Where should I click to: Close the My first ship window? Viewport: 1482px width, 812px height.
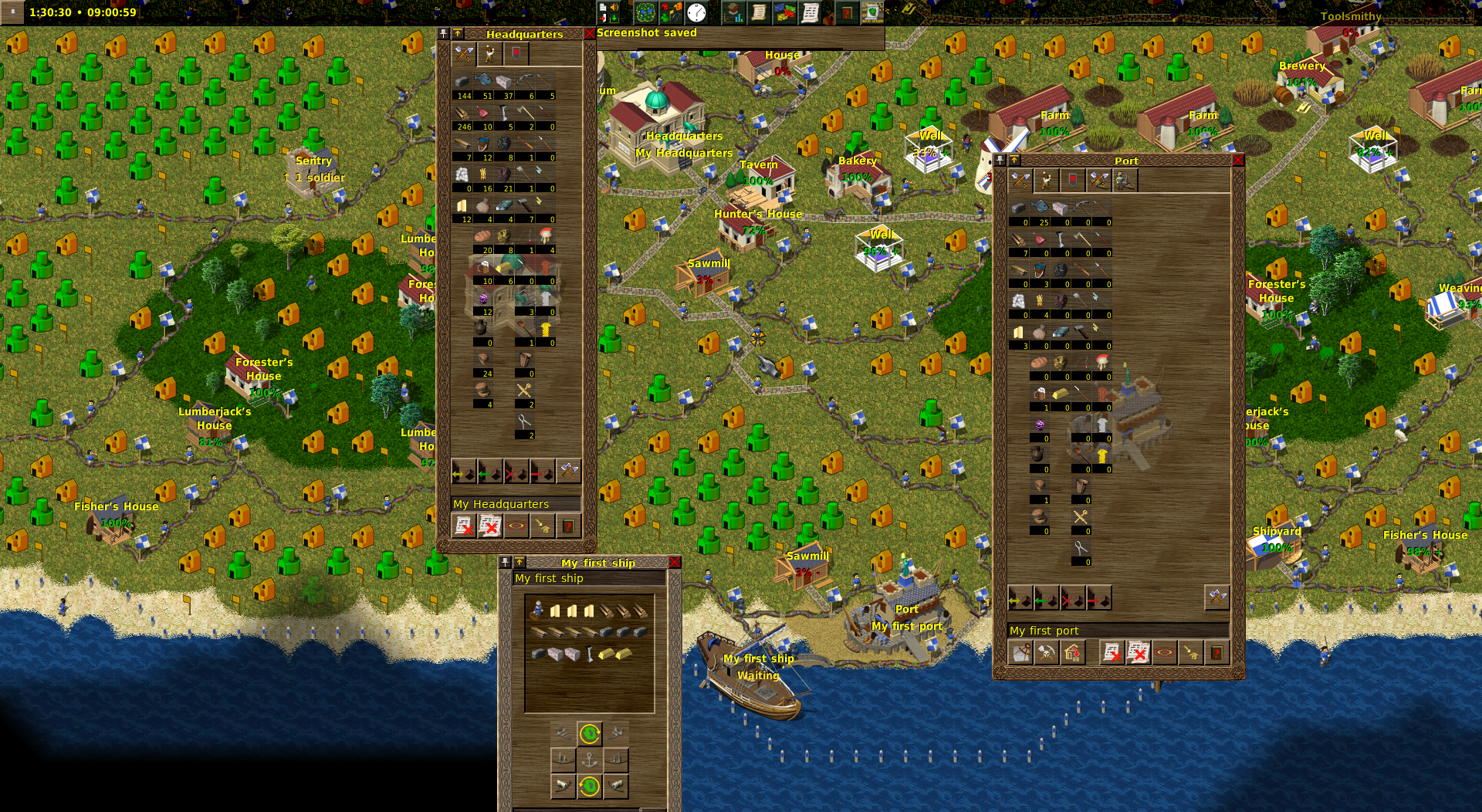[x=675, y=562]
